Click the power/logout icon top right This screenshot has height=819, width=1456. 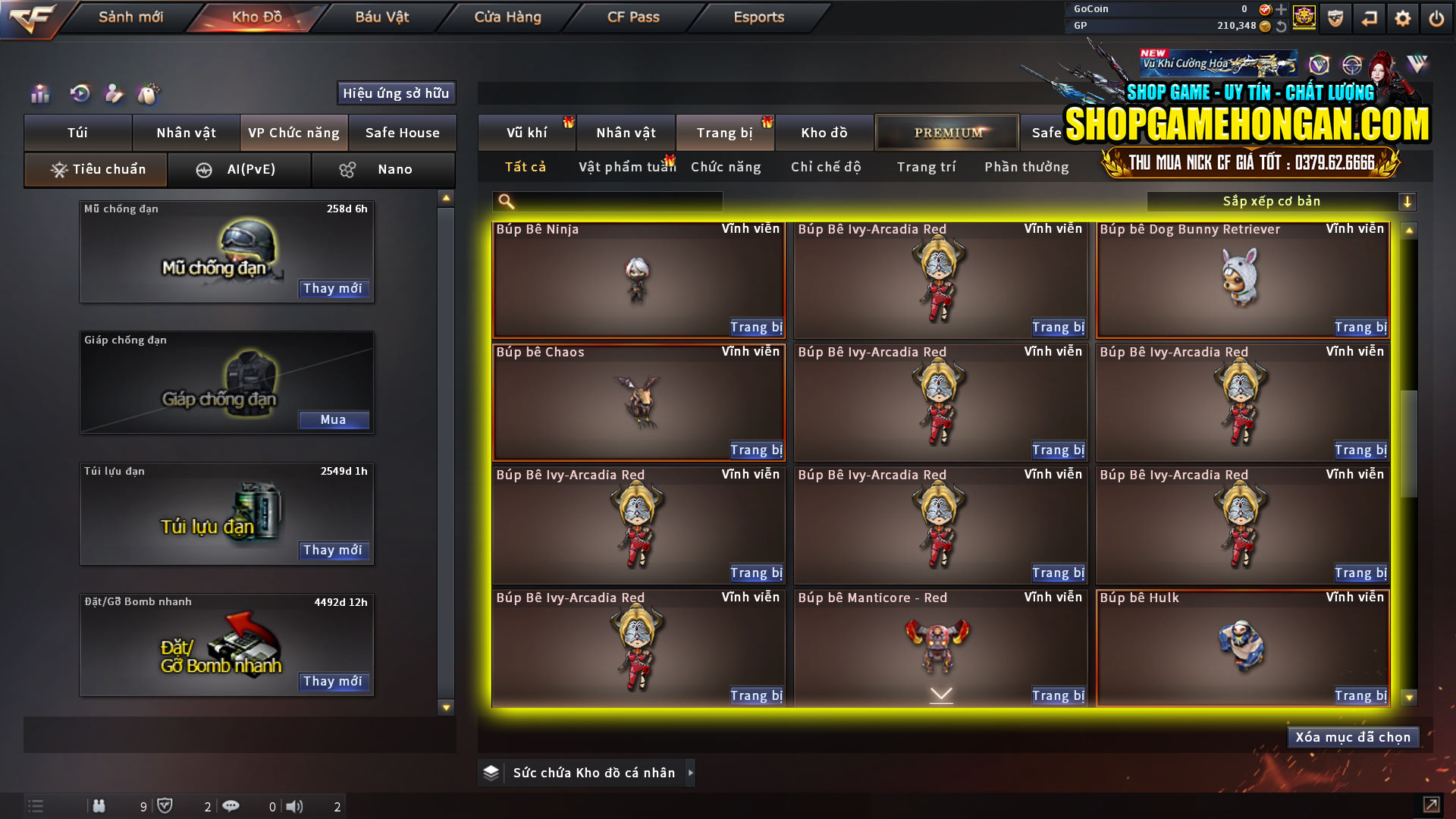[x=1438, y=17]
